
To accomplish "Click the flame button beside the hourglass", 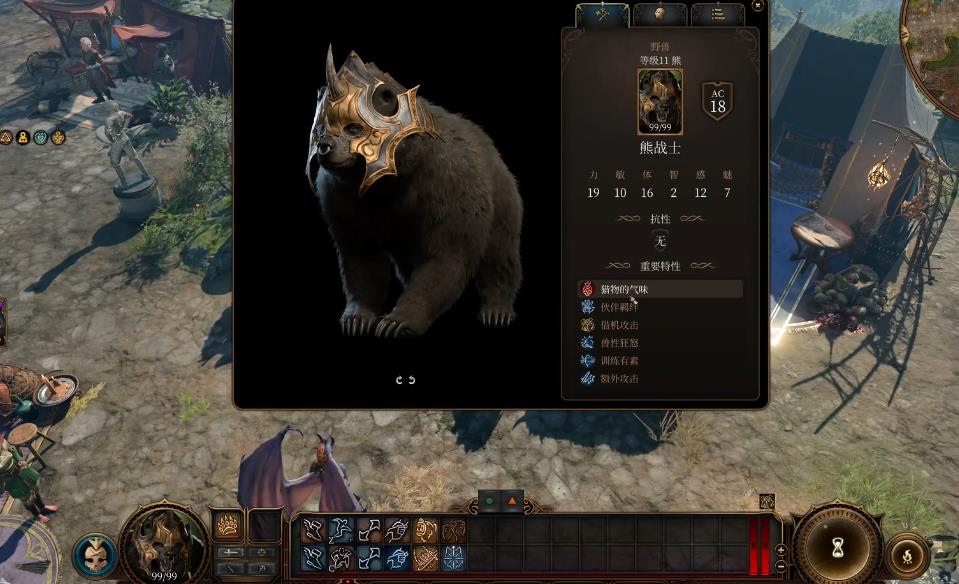I will pyautogui.click(x=907, y=554).
